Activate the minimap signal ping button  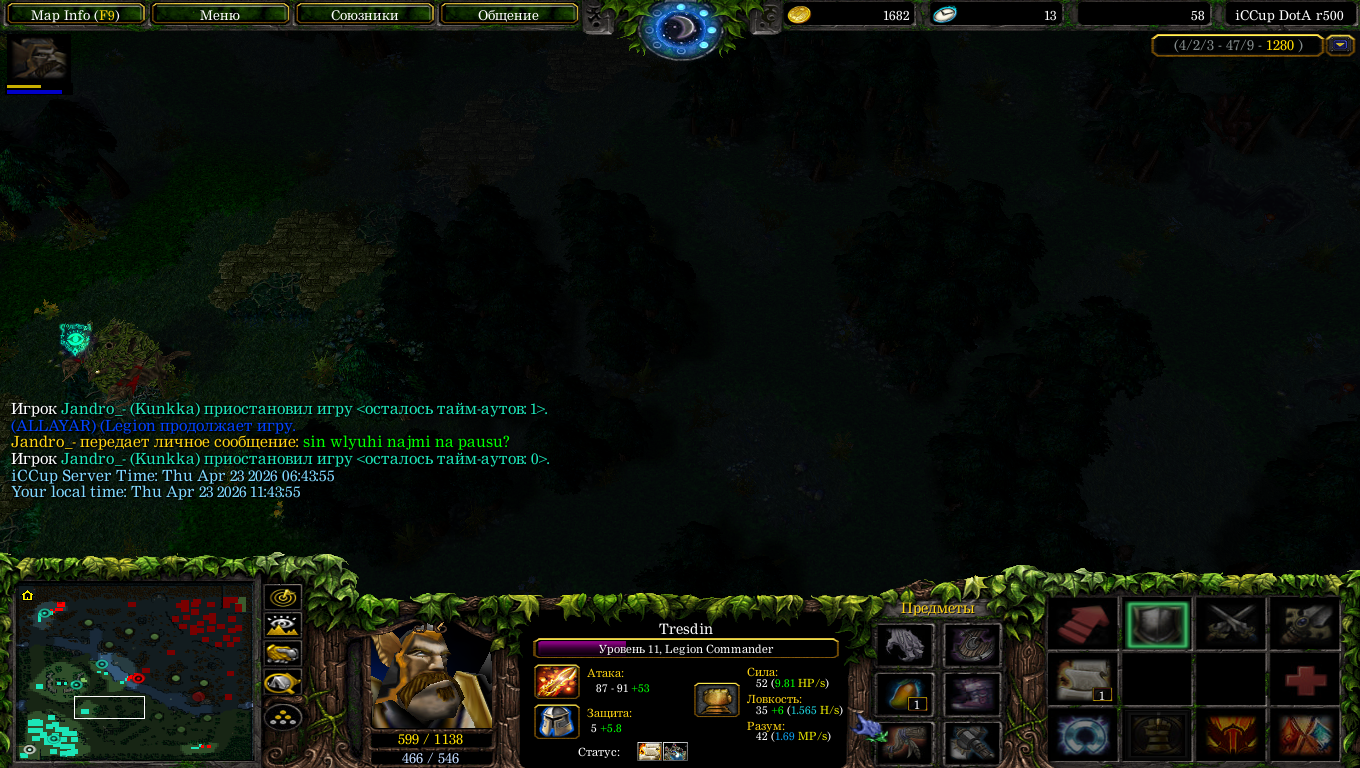[283, 598]
